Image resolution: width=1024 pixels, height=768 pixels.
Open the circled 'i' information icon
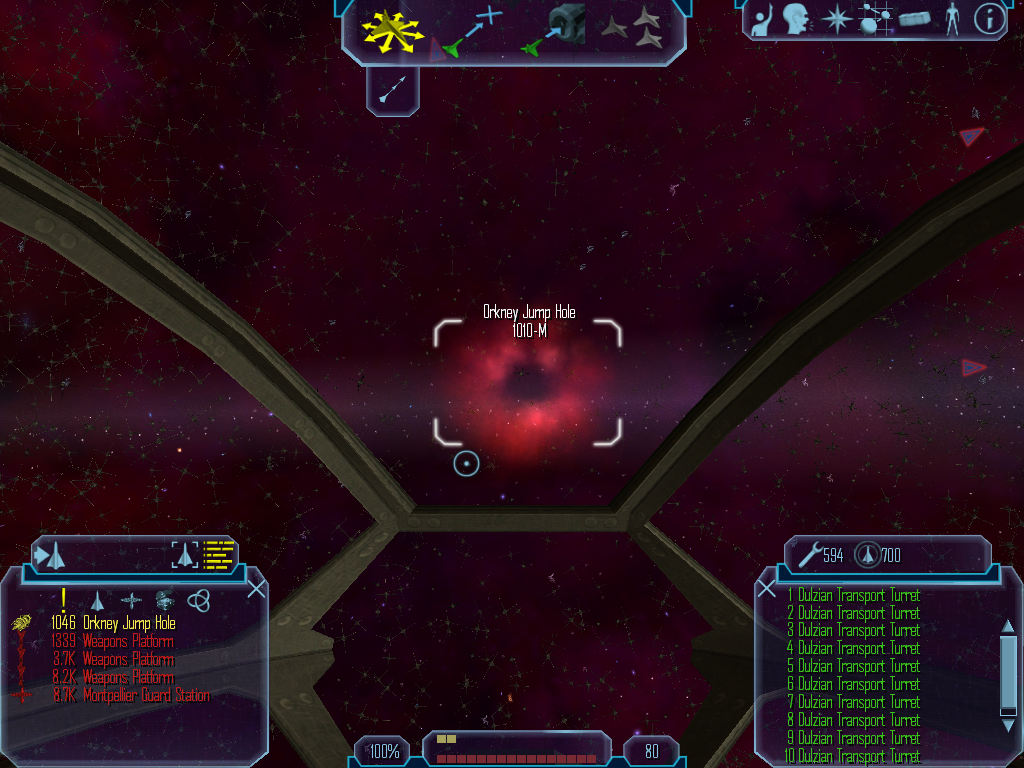click(989, 19)
